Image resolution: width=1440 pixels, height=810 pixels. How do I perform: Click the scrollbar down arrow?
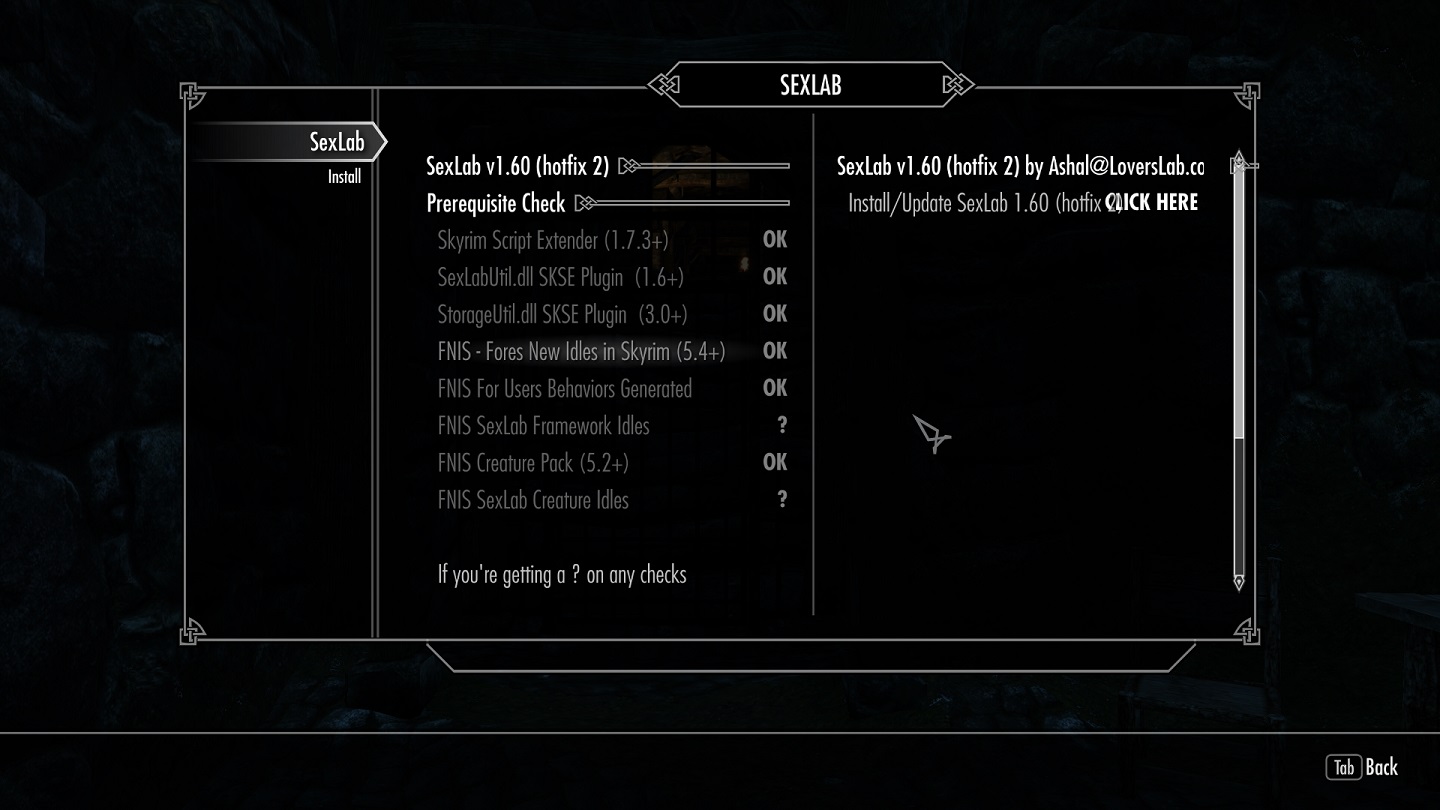(x=1239, y=581)
